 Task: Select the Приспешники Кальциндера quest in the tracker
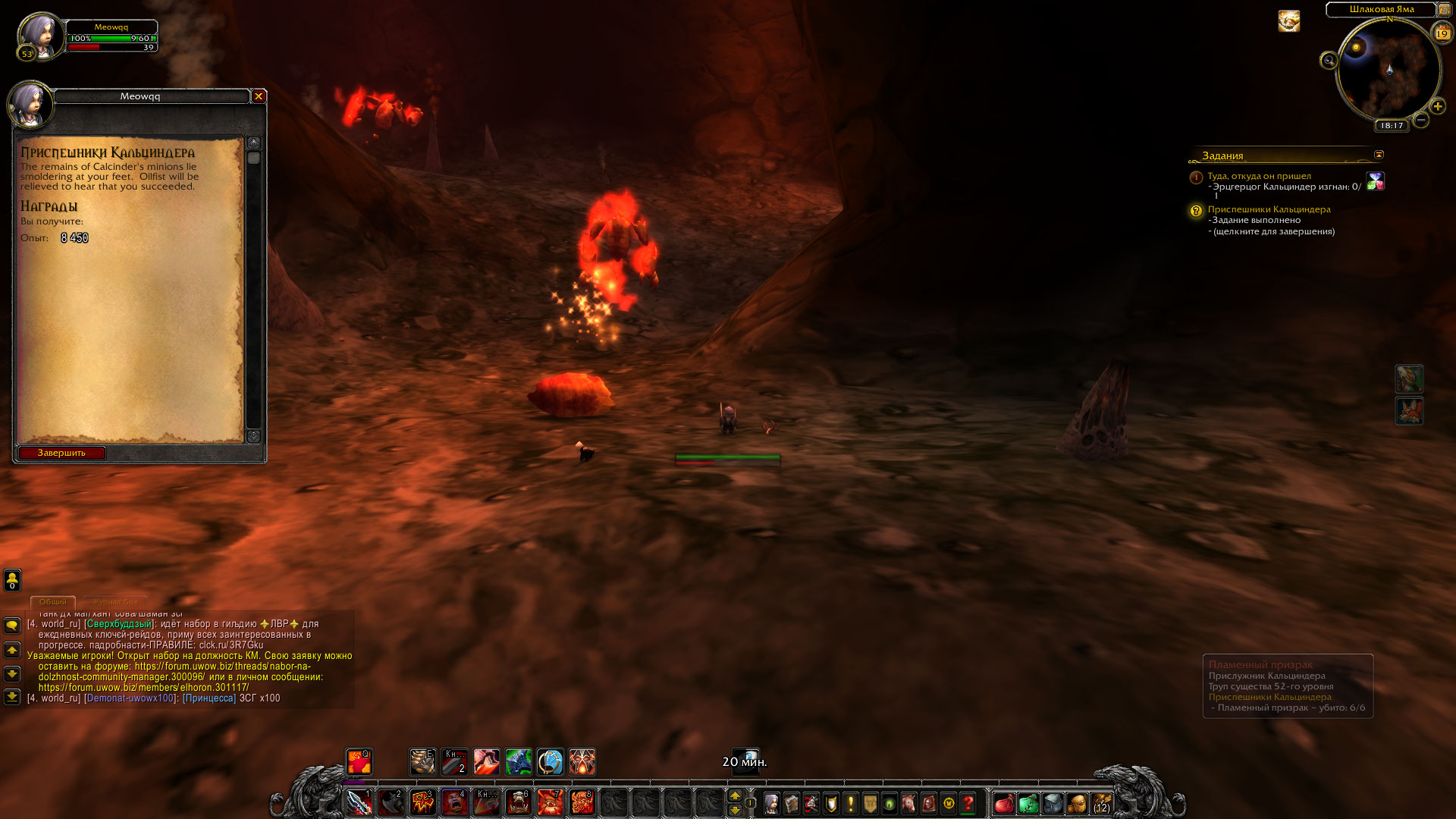(x=1269, y=209)
